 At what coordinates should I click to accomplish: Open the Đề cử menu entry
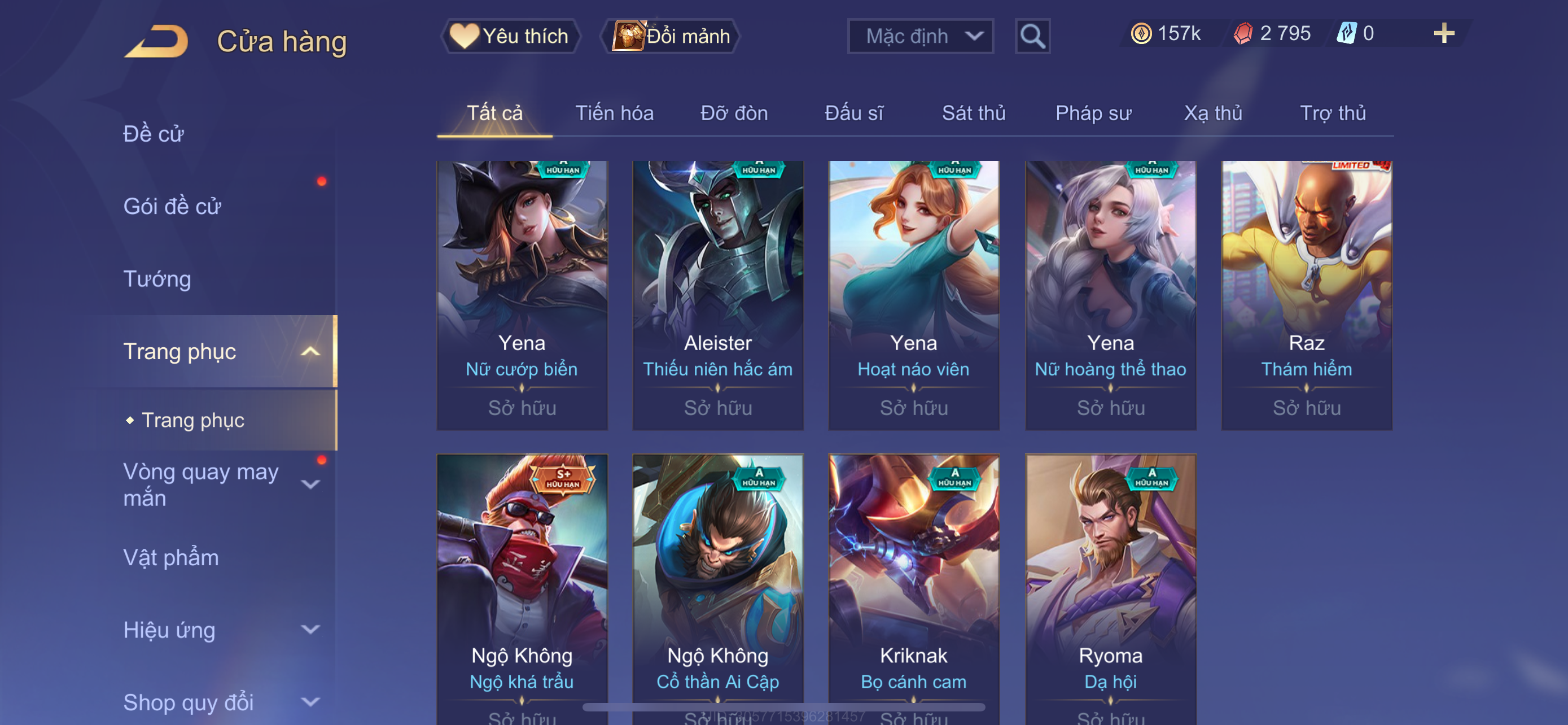pos(154,134)
